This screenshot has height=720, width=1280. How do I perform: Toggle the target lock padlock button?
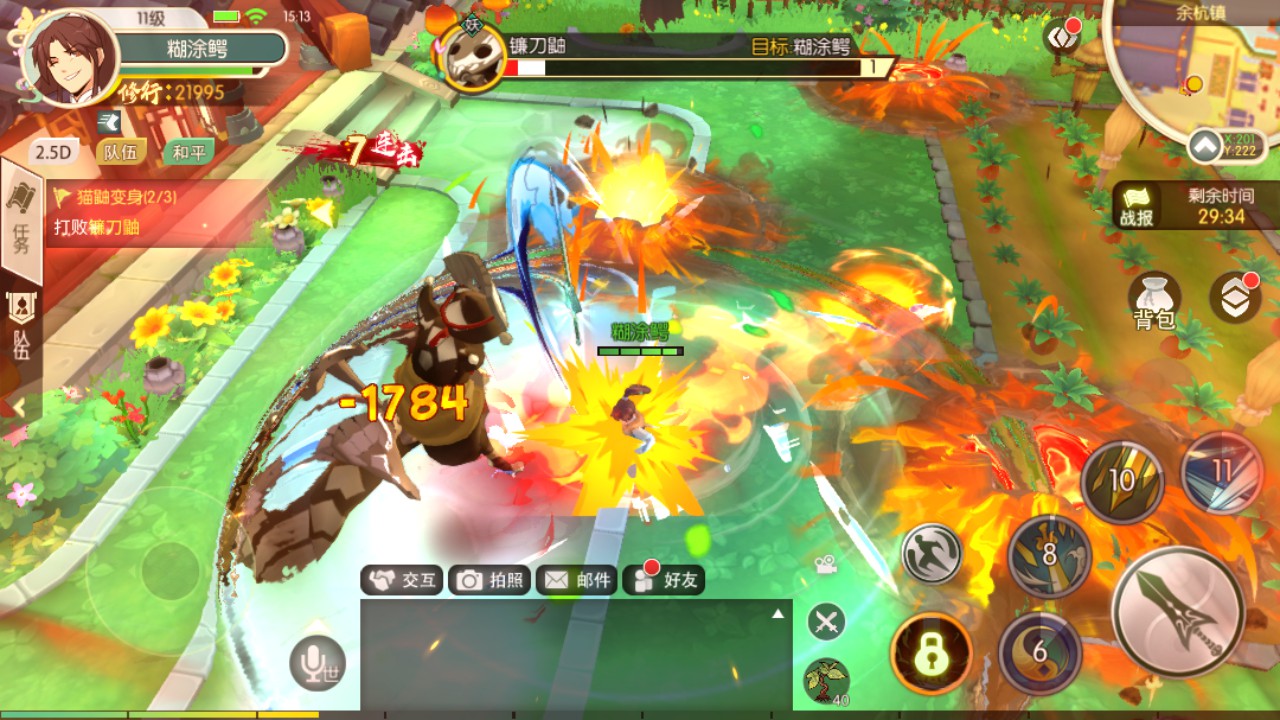(931, 653)
